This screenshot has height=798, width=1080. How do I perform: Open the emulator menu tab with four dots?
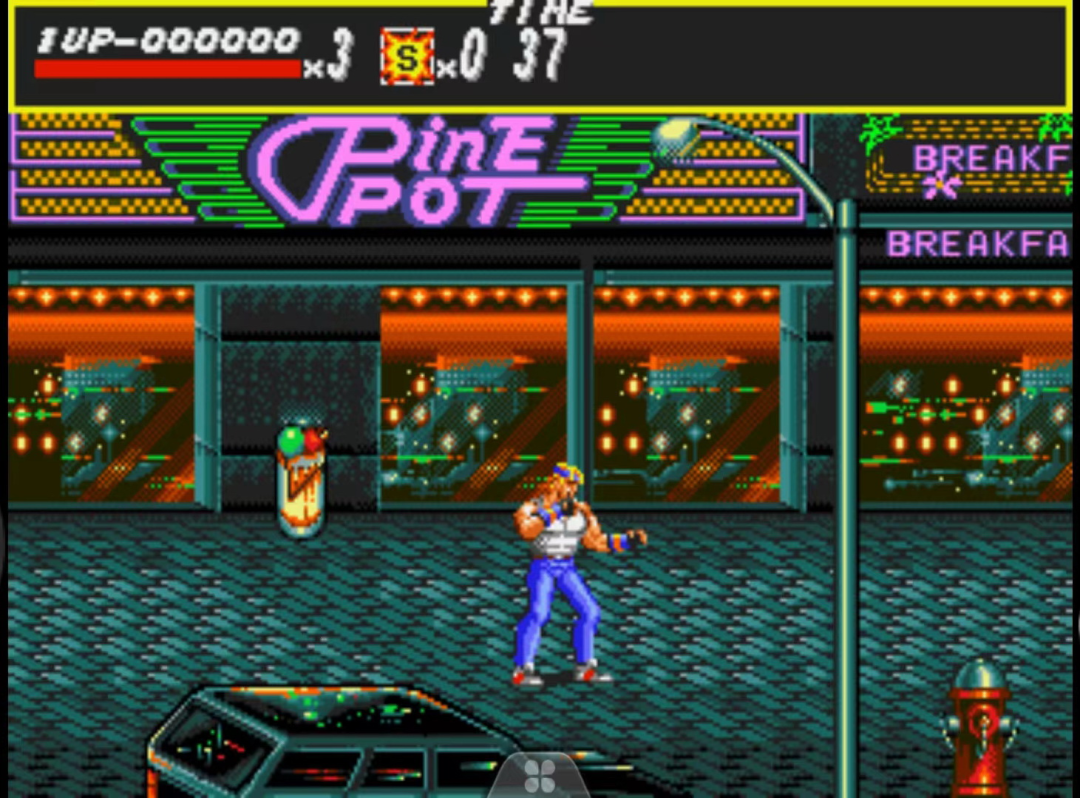coord(539,775)
